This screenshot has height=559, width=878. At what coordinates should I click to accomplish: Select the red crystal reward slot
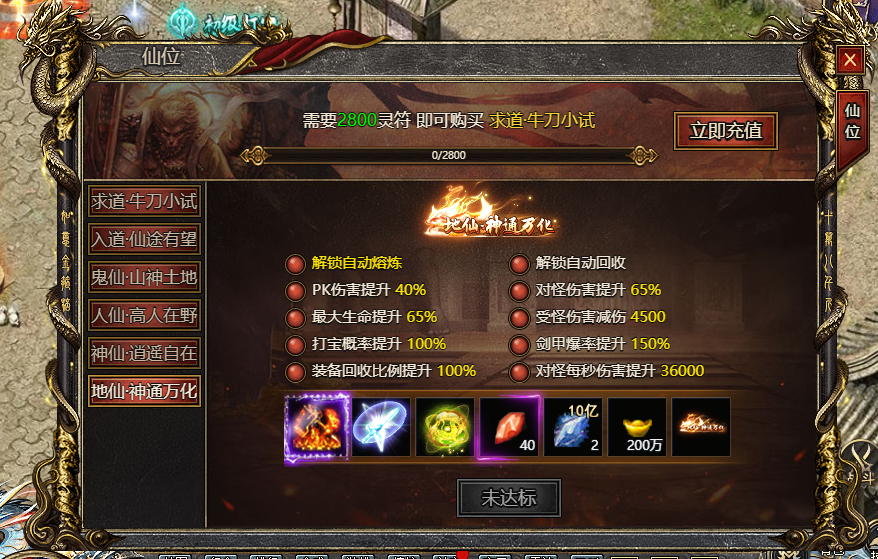tap(509, 427)
